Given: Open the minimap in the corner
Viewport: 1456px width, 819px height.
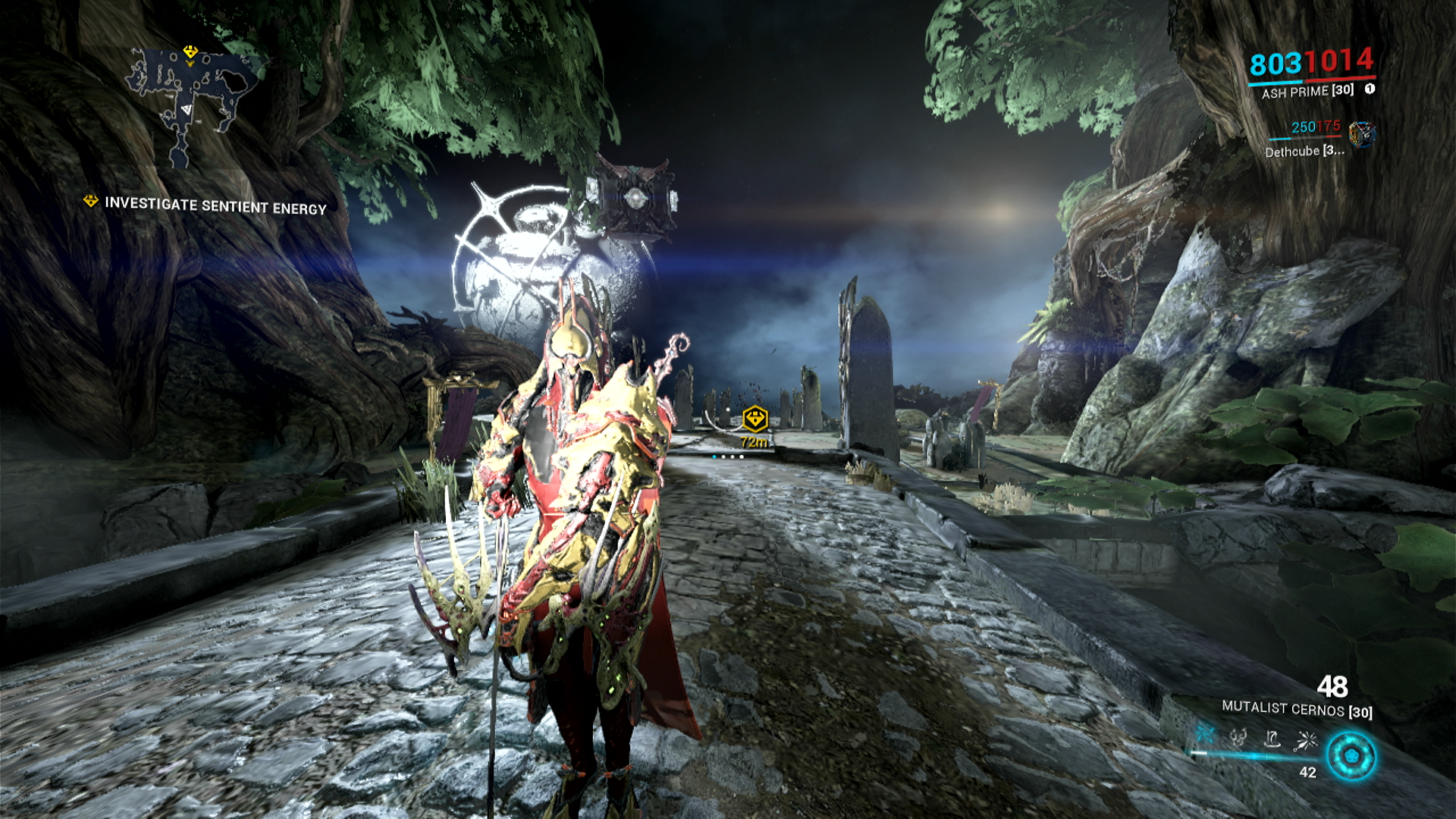Looking at the screenshot, I should click(x=193, y=102).
